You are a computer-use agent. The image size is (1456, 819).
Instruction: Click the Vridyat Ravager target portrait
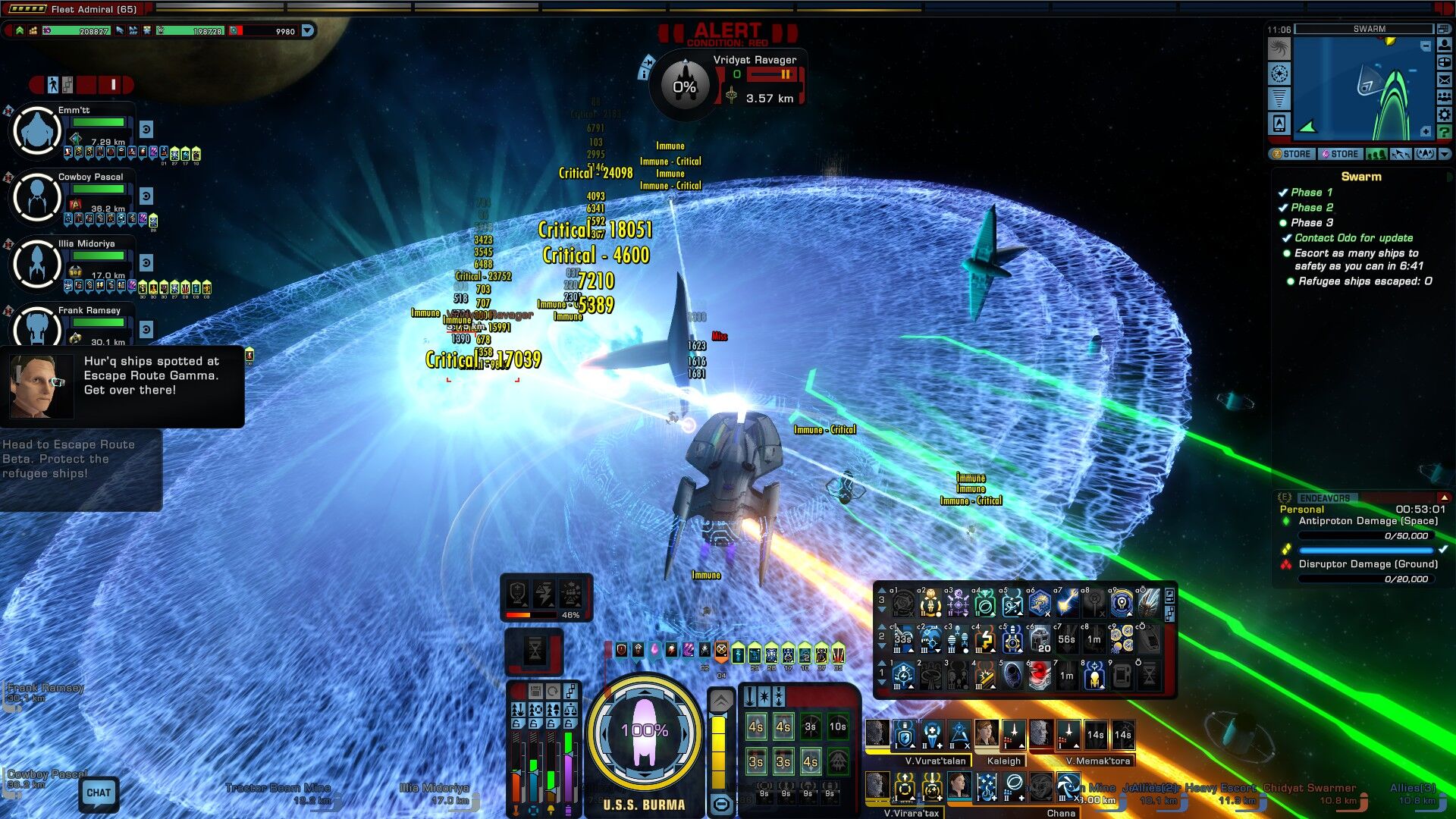[x=685, y=86]
